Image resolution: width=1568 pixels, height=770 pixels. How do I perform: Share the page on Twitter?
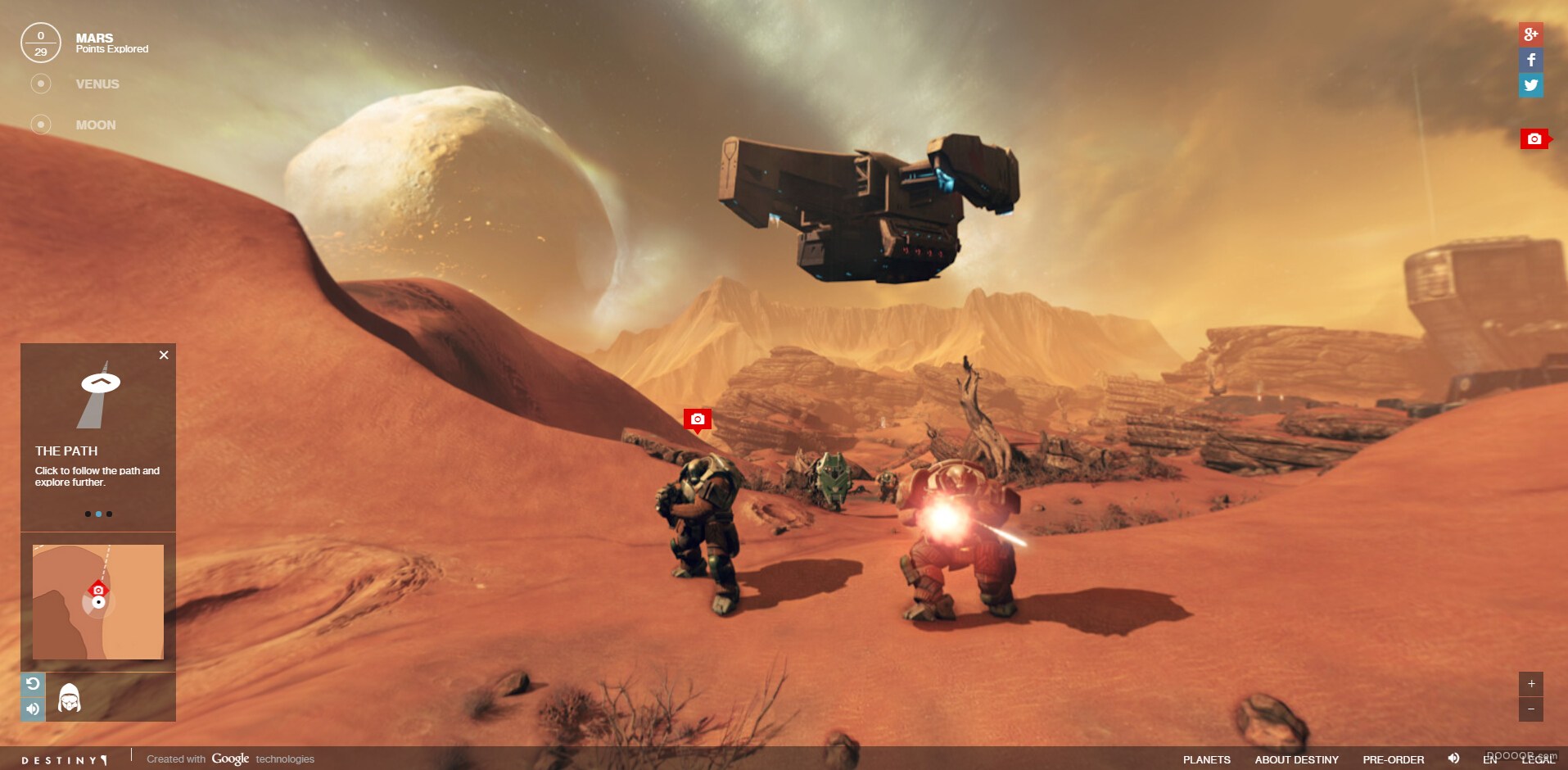pyautogui.click(x=1531, y=84)
